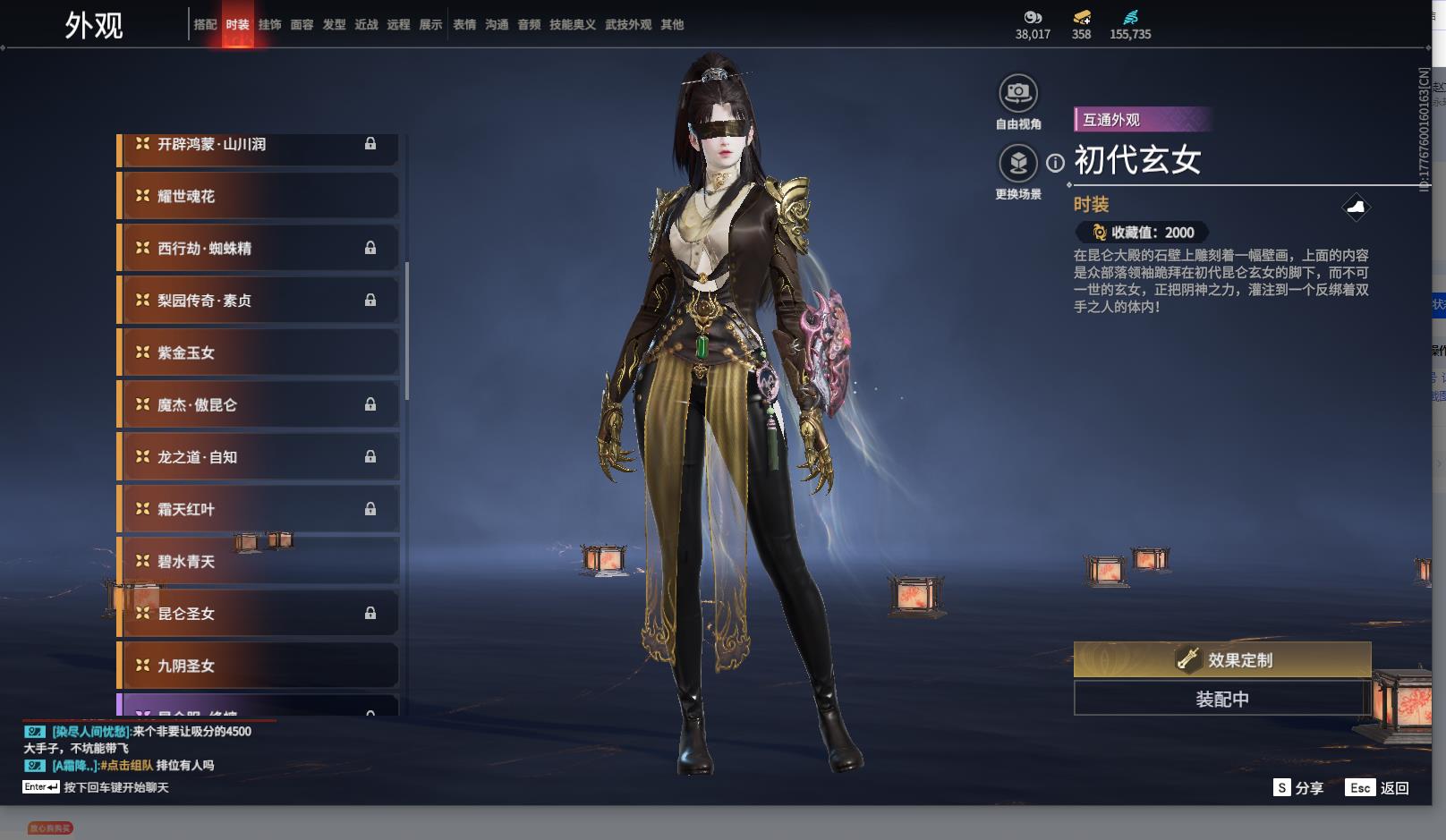Viewport: 1446px width, 840px height.
Task: Choose the 九阴圣女 outfit
Action: click(259, 666)
